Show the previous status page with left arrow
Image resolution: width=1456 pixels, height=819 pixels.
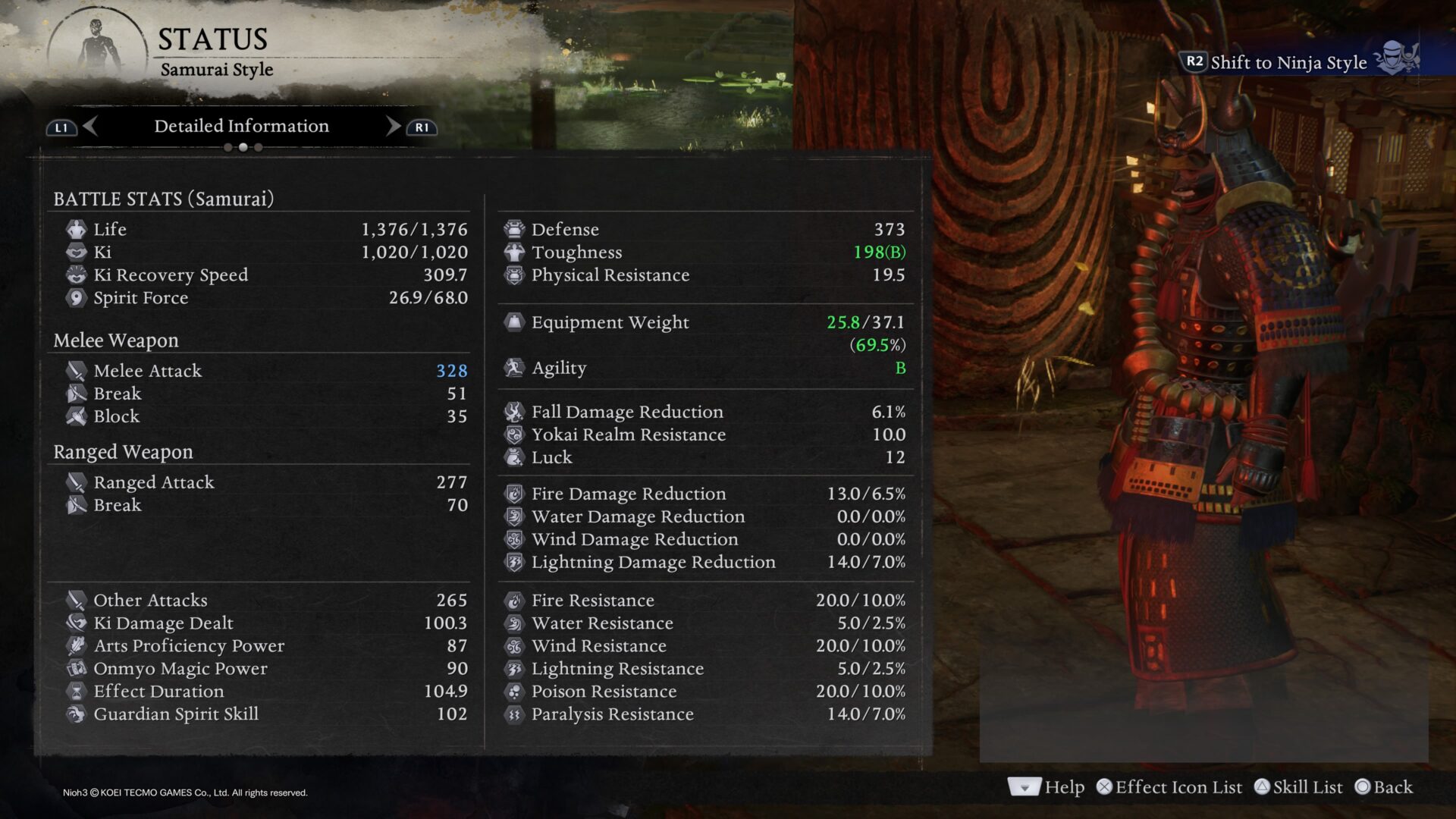coord(90,126)
